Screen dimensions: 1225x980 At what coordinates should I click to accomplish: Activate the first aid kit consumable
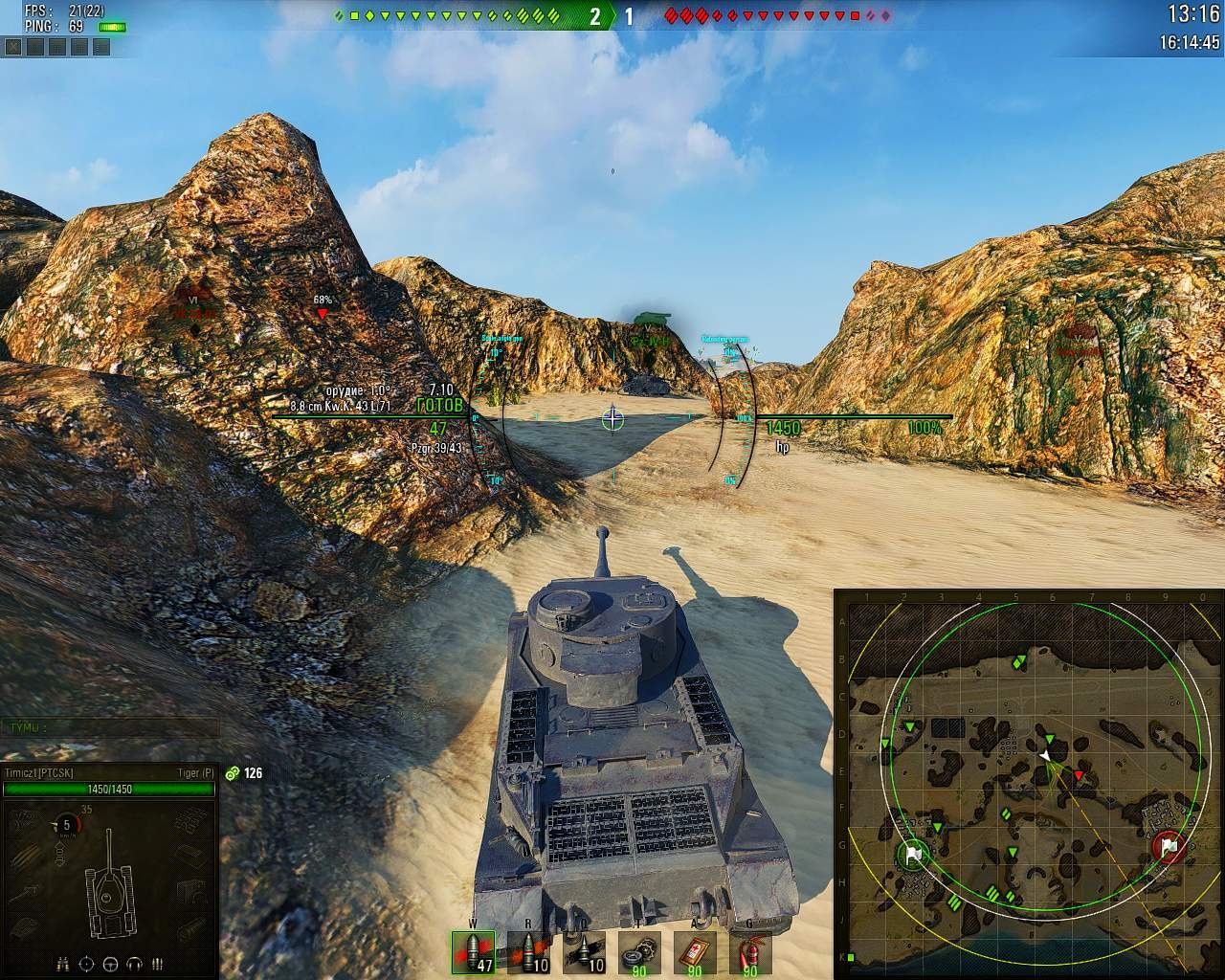(x=694, y=952)
